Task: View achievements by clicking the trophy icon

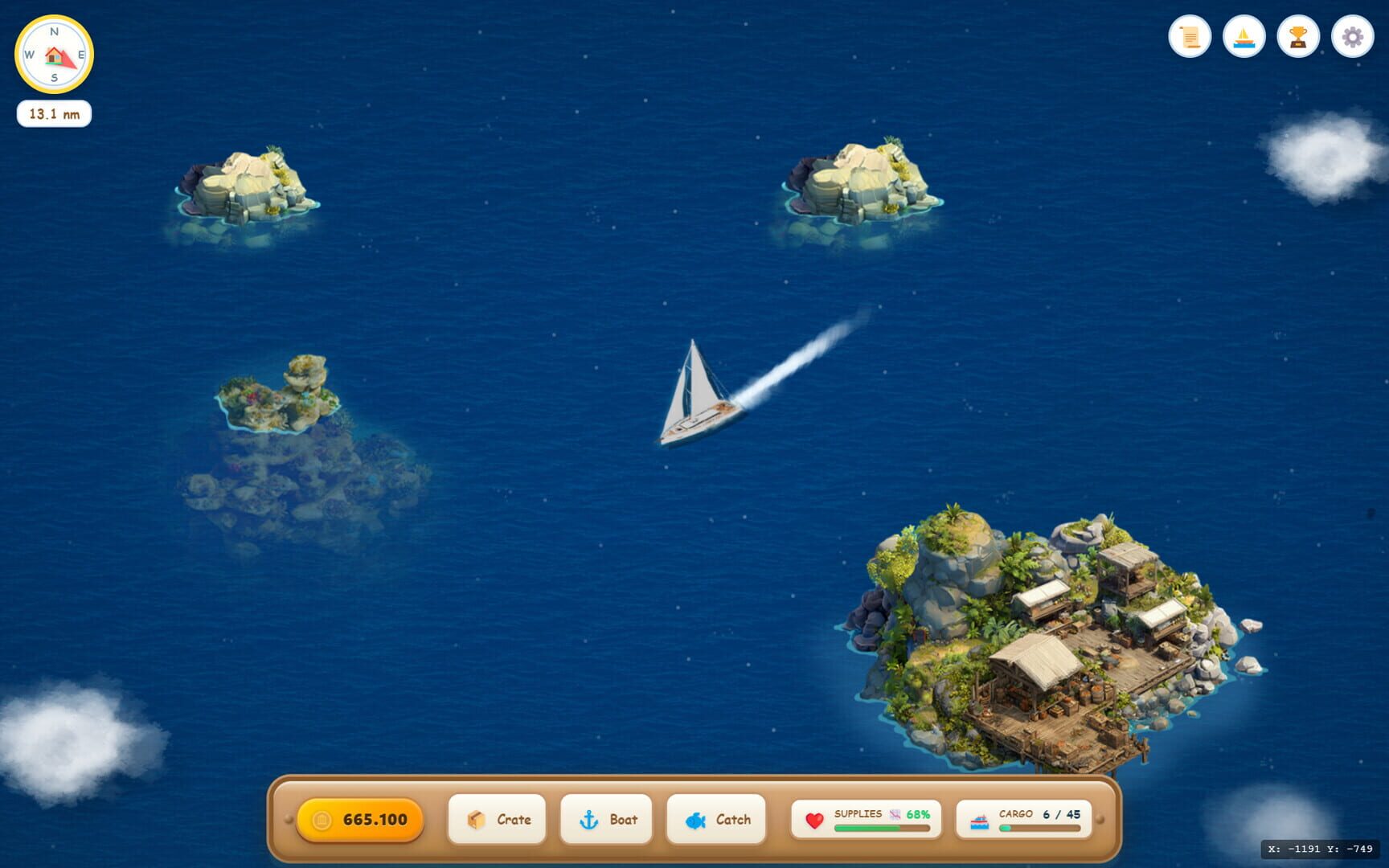Action: 1297,36
